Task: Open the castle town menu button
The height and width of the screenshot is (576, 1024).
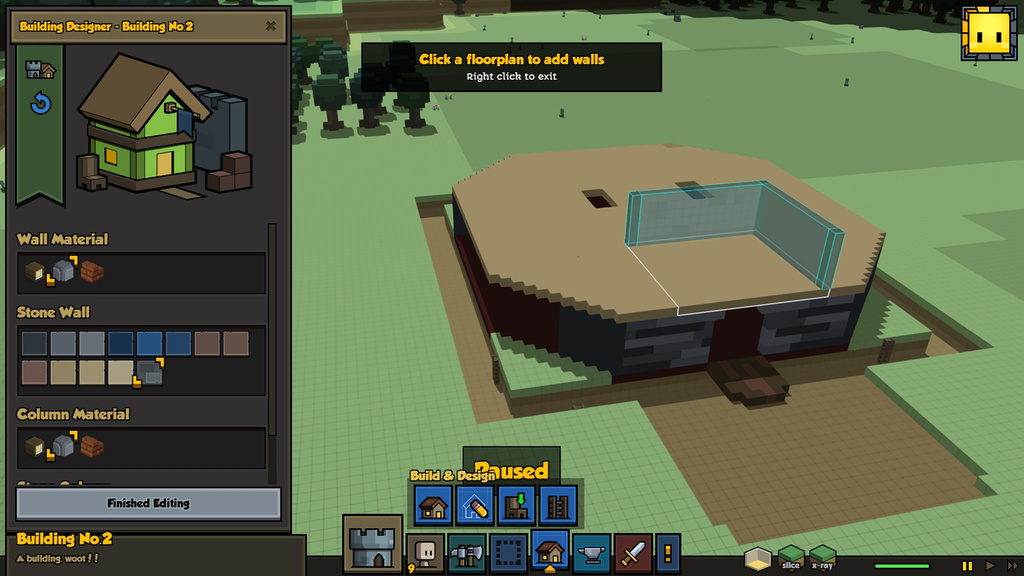Action: (373, 545)
